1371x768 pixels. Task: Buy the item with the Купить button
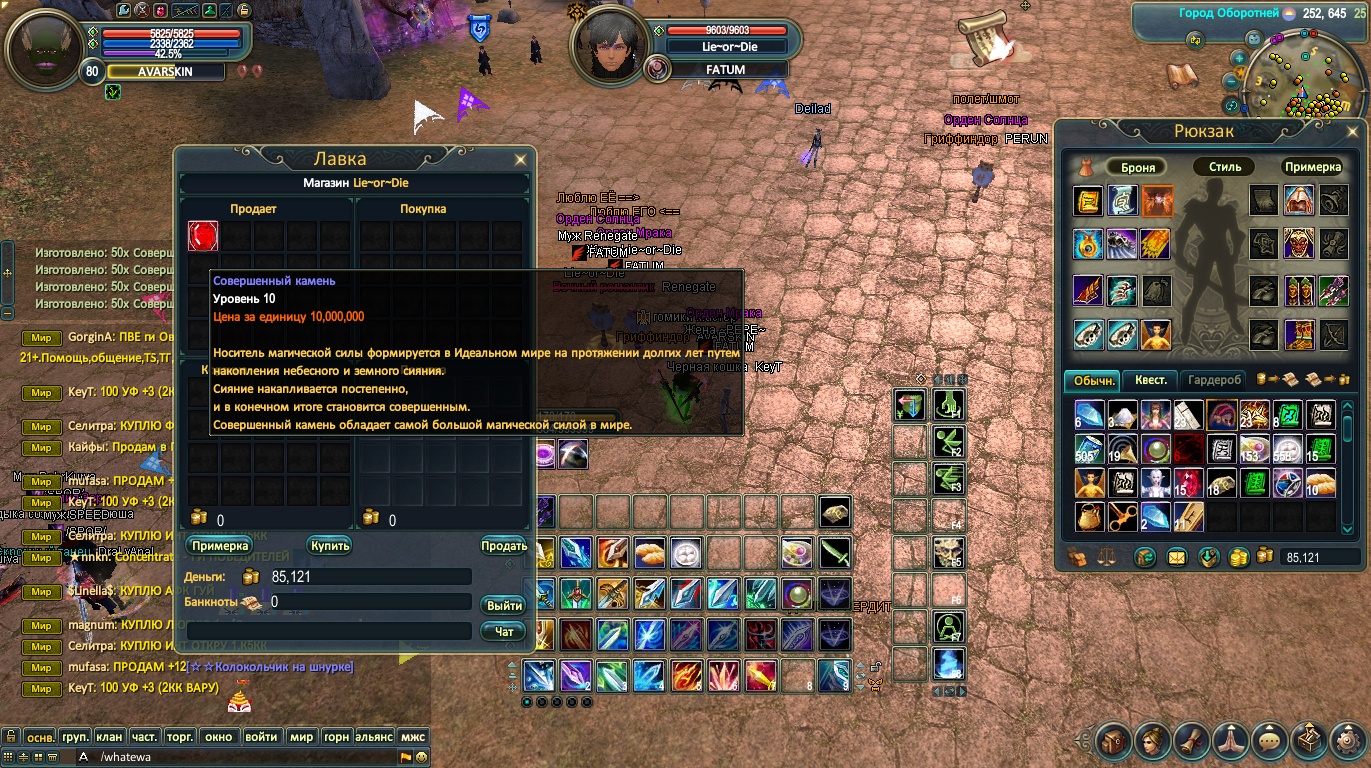(329, 545)
